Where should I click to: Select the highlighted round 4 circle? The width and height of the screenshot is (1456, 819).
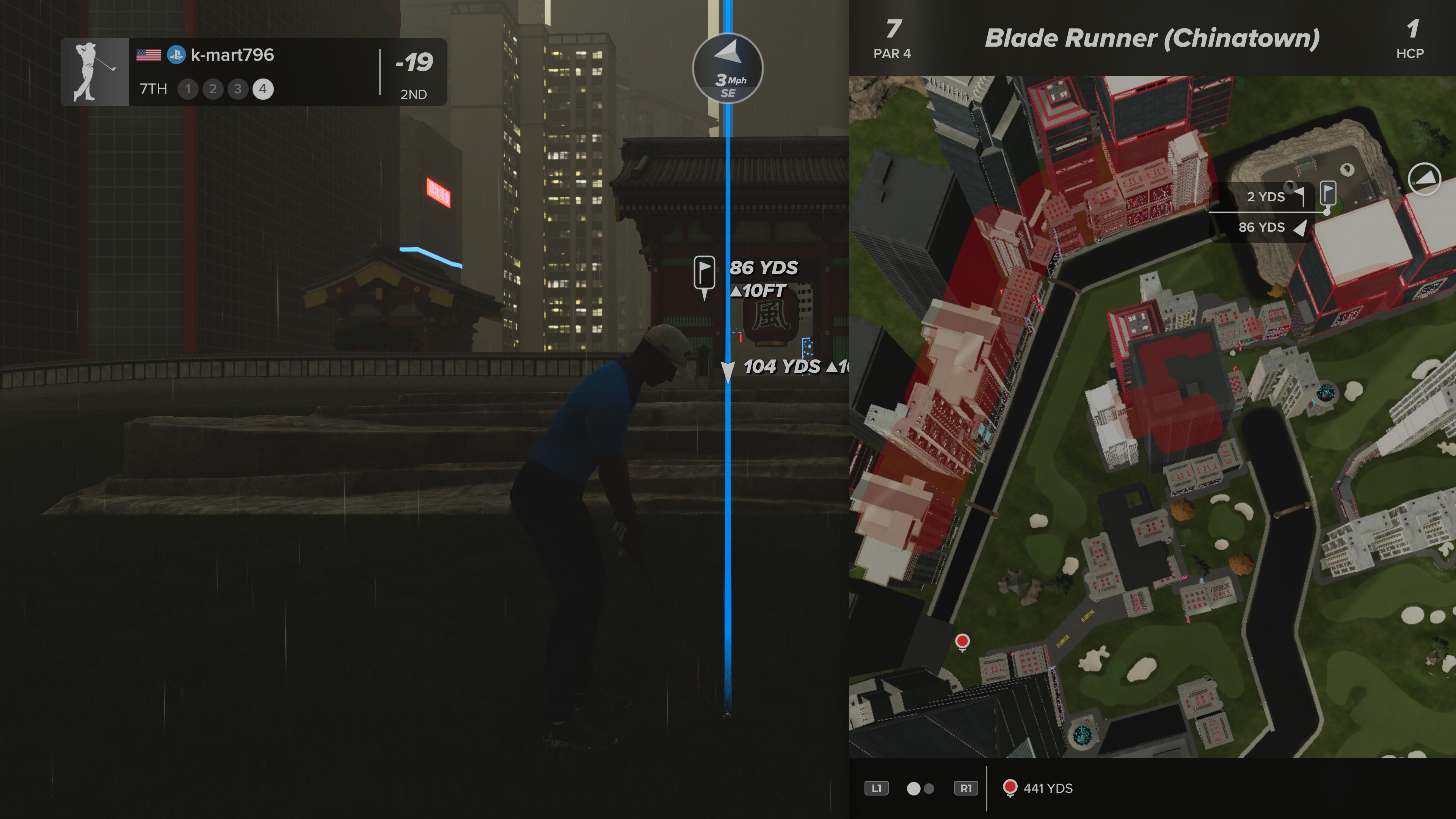[x=263, y=89]
